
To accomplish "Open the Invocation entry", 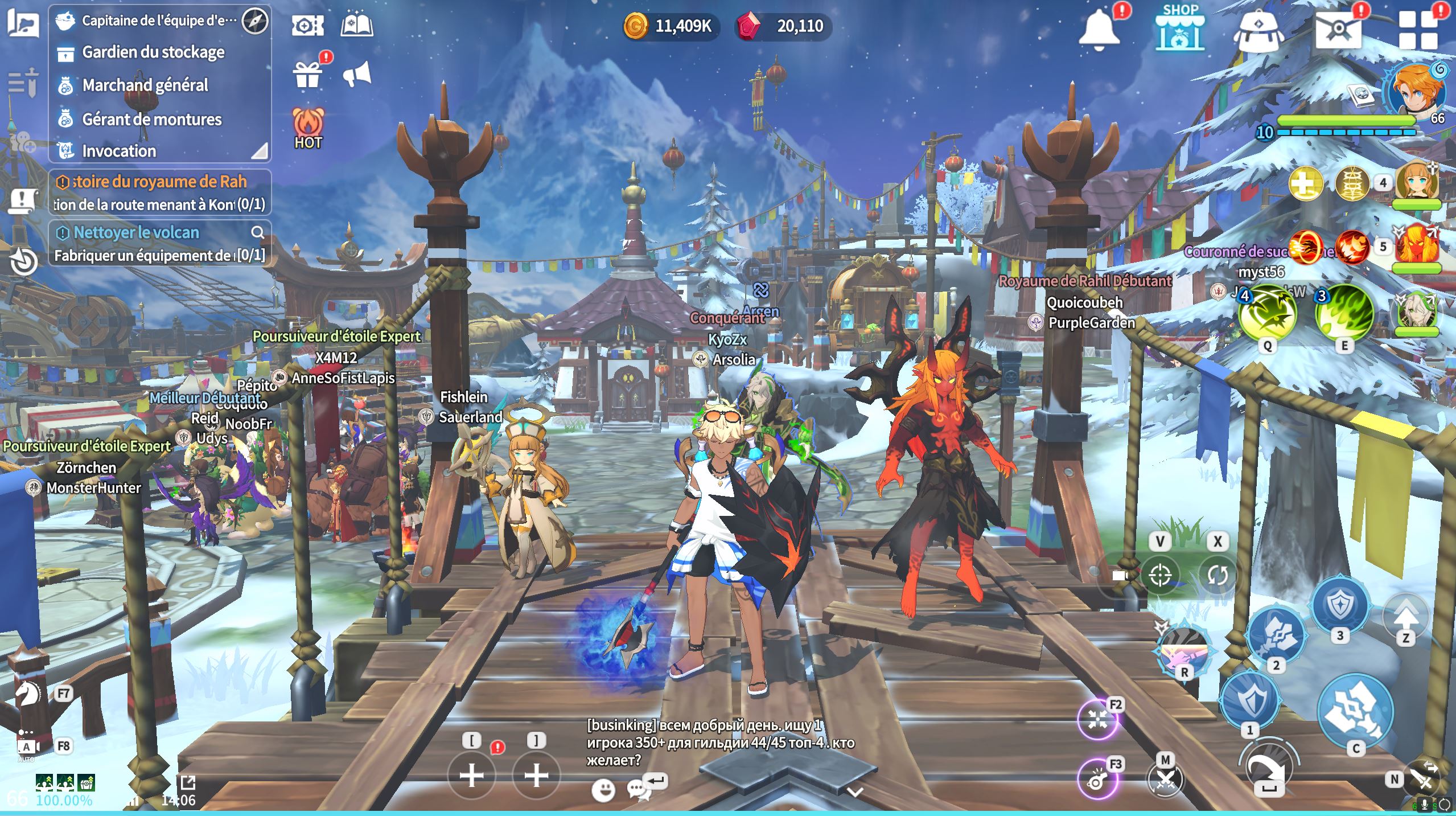I will (x=119, y=151).
